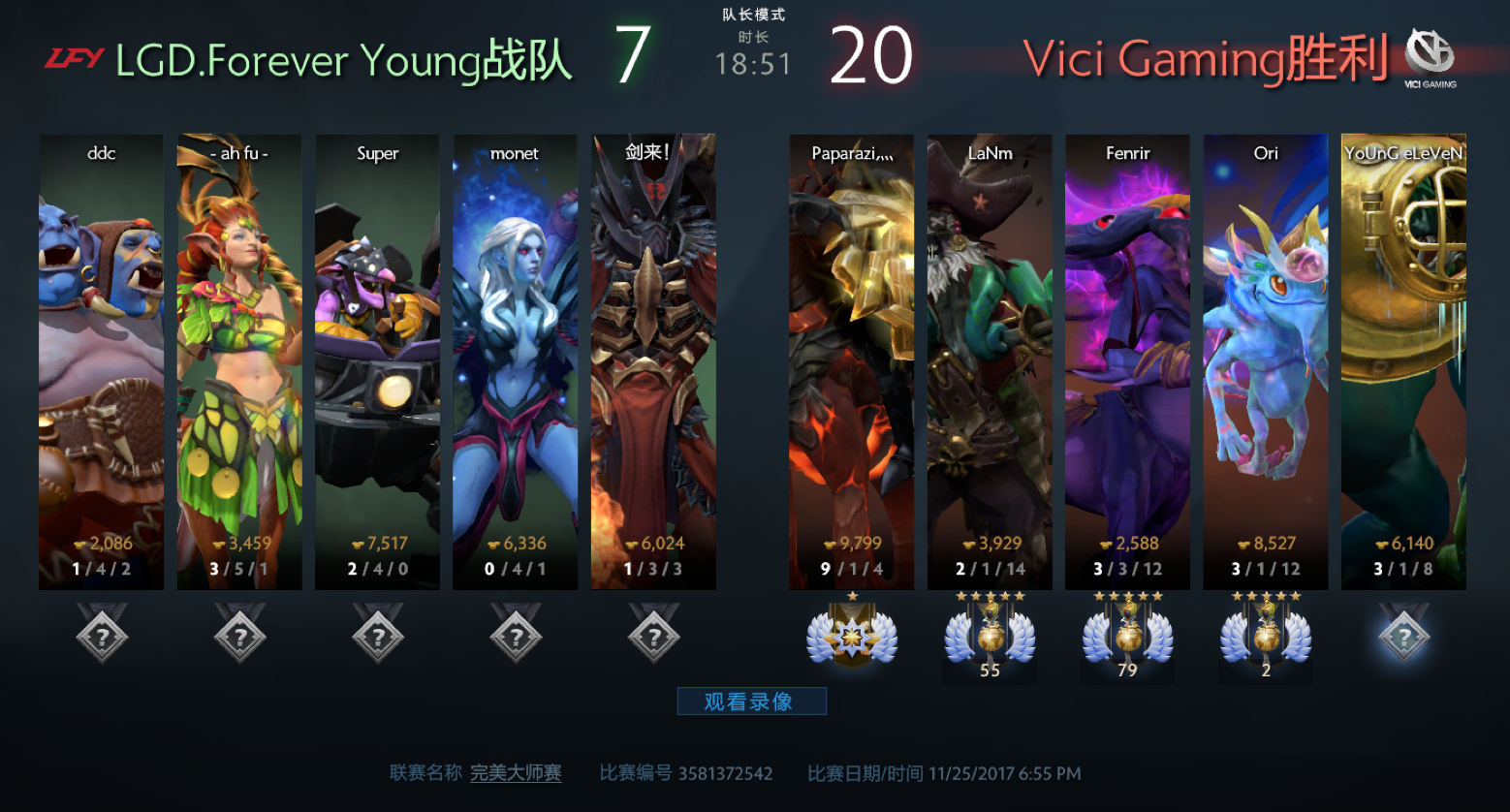Screen dimensions: 1510x812
Task: Click YoUnG eLeVeN's unknown rank medal
Action: 1403,636
